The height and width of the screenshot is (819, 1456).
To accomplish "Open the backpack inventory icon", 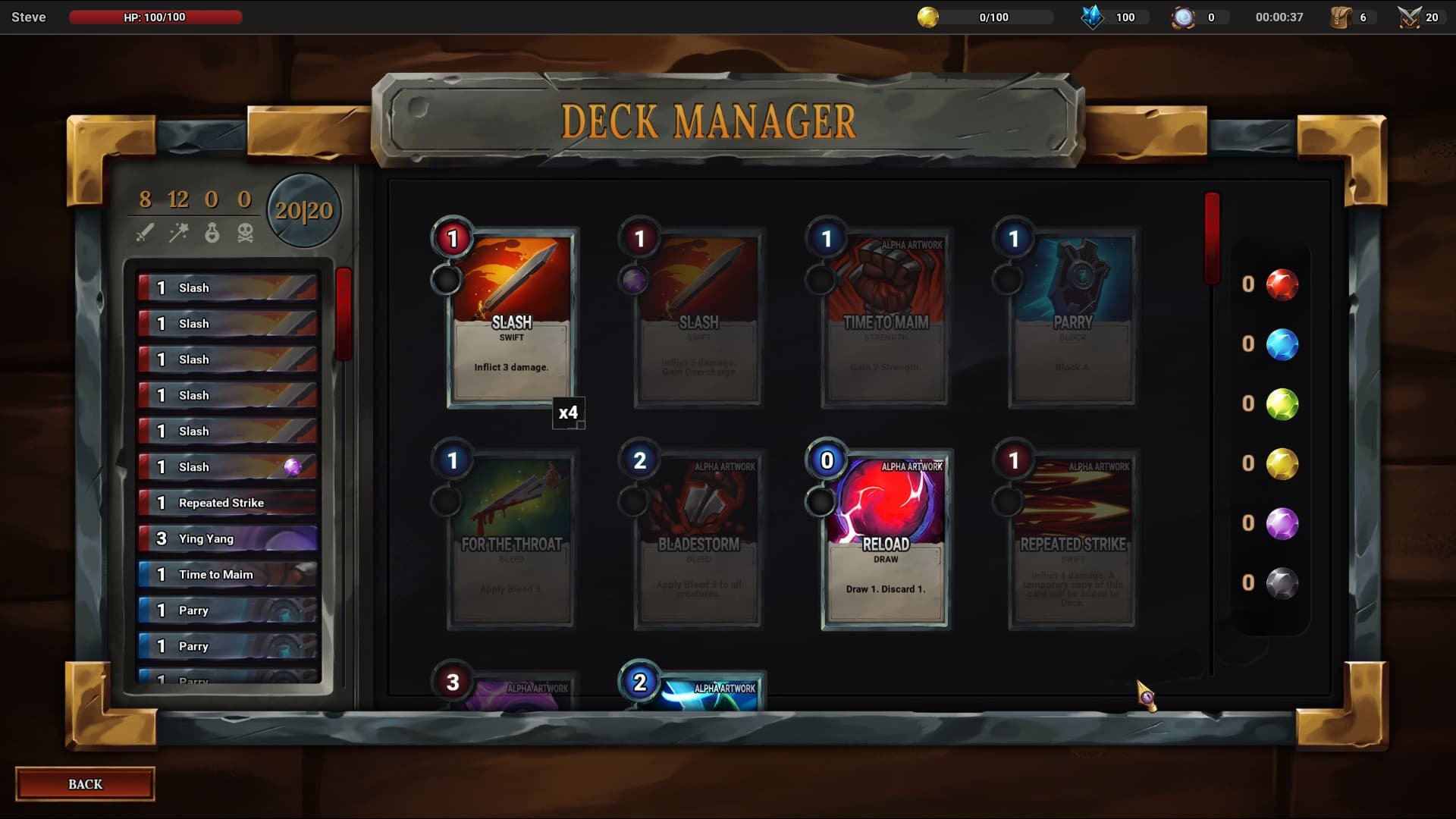I will pos(1342,16).
